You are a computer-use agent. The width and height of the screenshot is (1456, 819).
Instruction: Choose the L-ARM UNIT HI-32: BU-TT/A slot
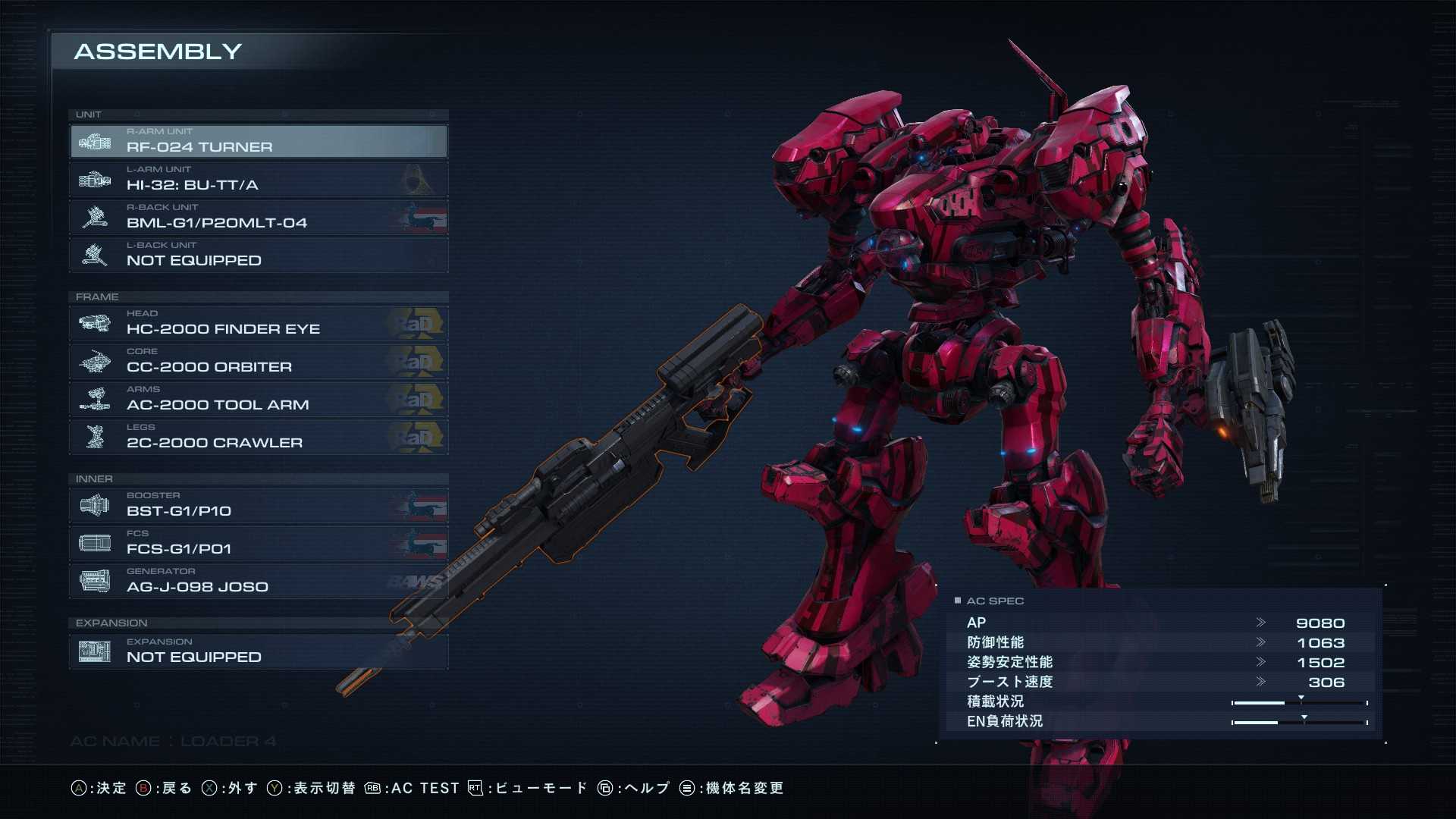tap(258, 180)
